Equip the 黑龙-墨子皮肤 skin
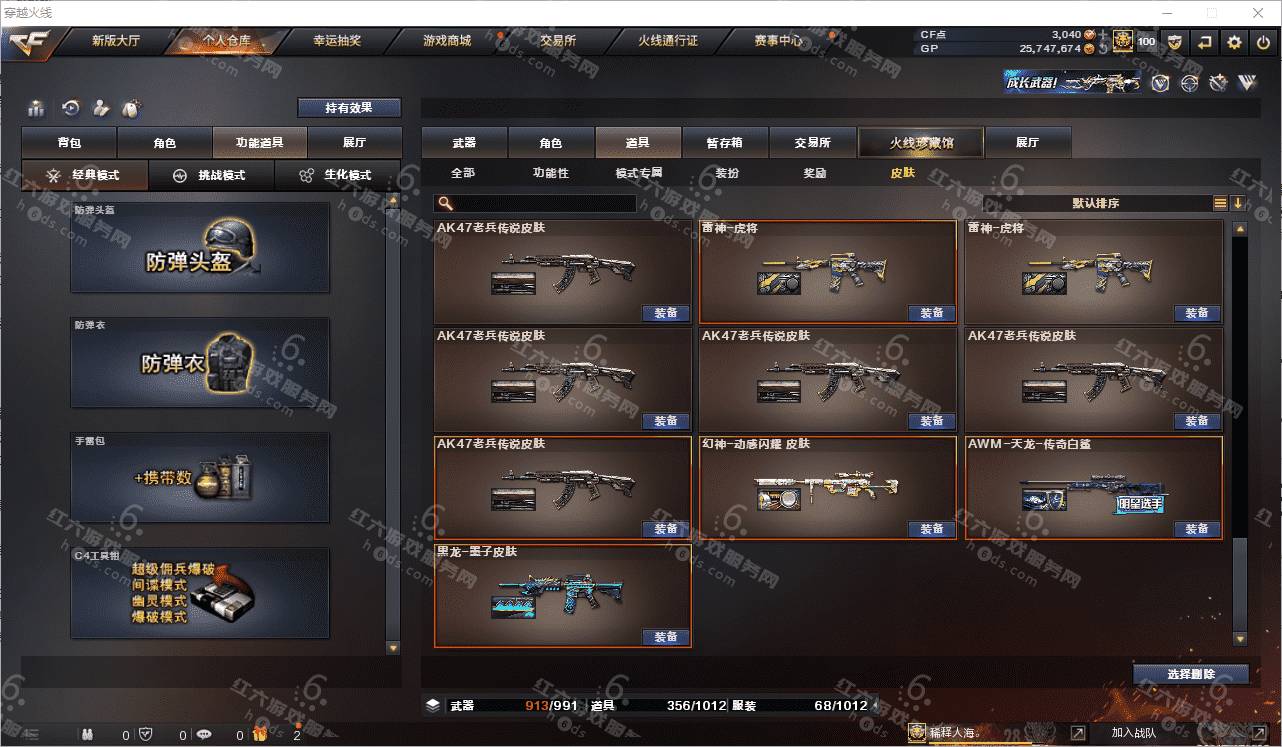Viewport: 1282px width, 747px height. click(666, 637)
